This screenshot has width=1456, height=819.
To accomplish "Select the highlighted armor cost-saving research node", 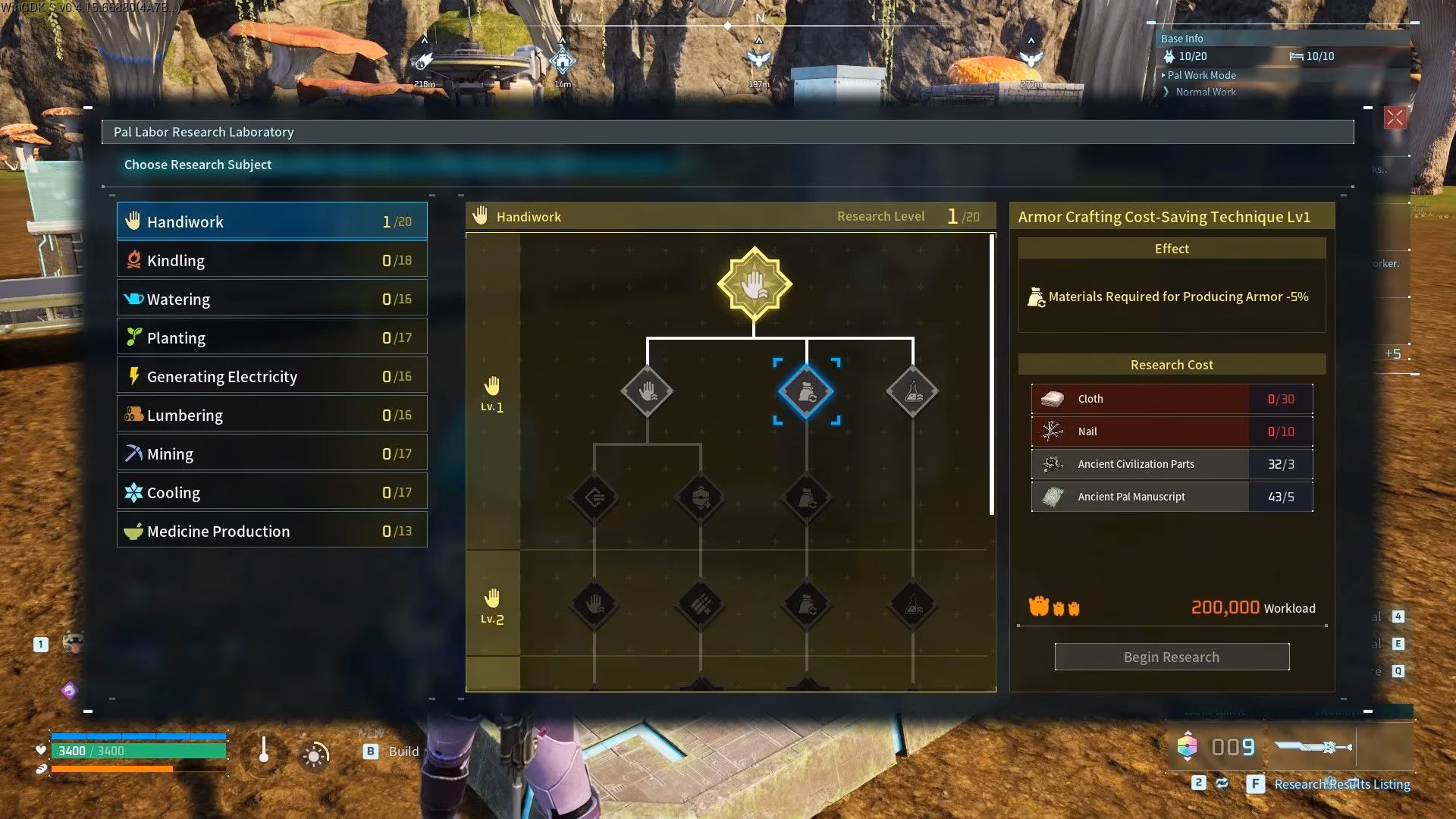I will click(806, 392).
